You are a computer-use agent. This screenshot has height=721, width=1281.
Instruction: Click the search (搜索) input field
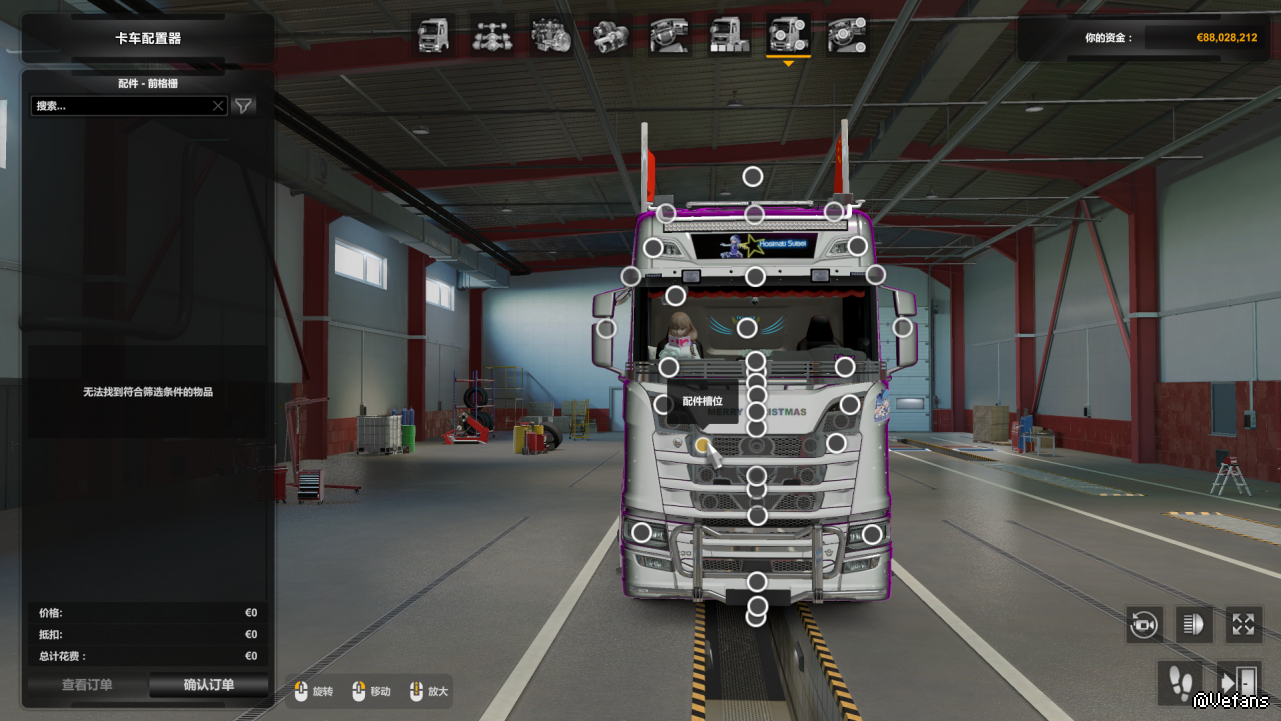(120, 105)
